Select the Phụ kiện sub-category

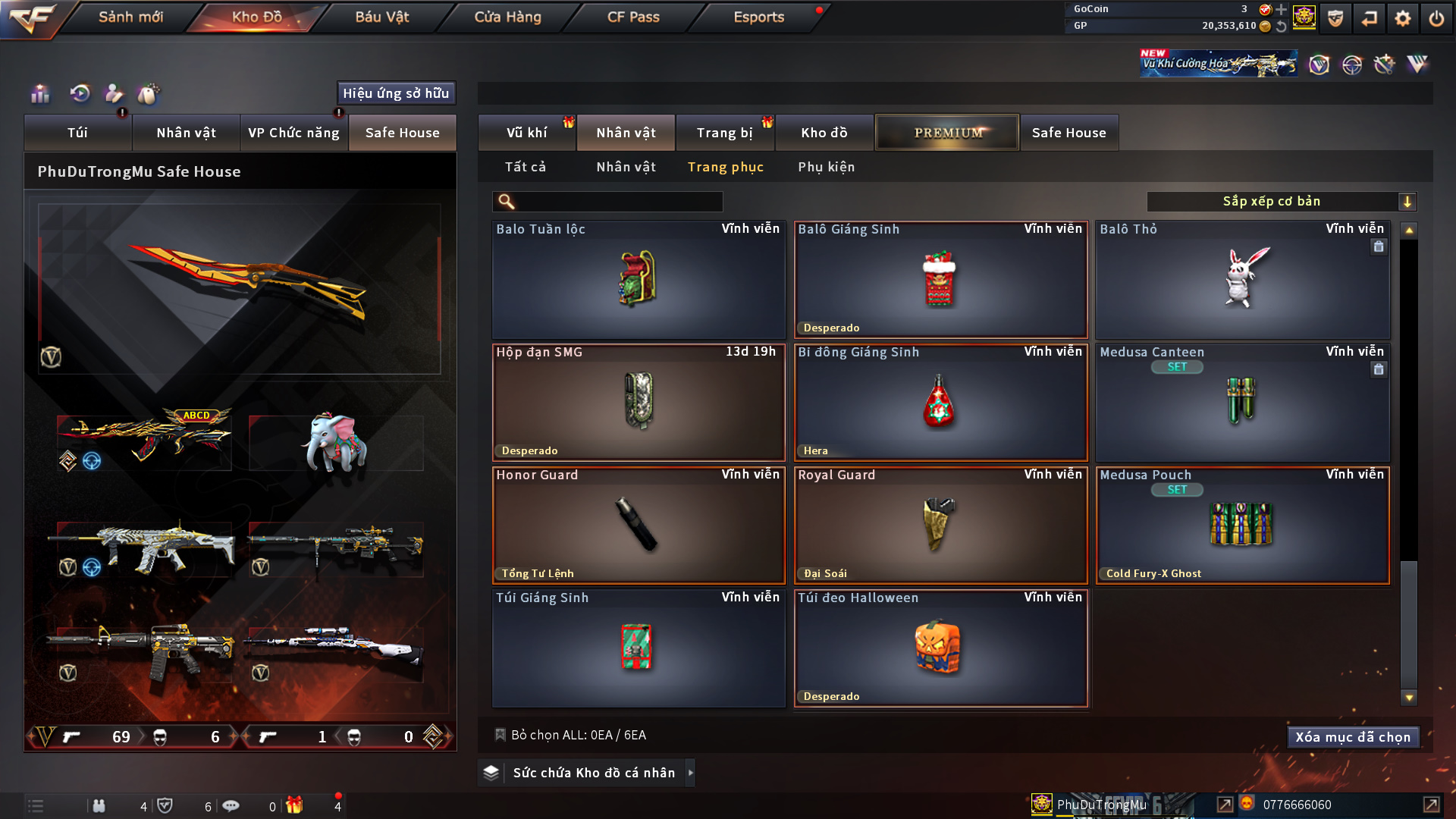(826, 167)
